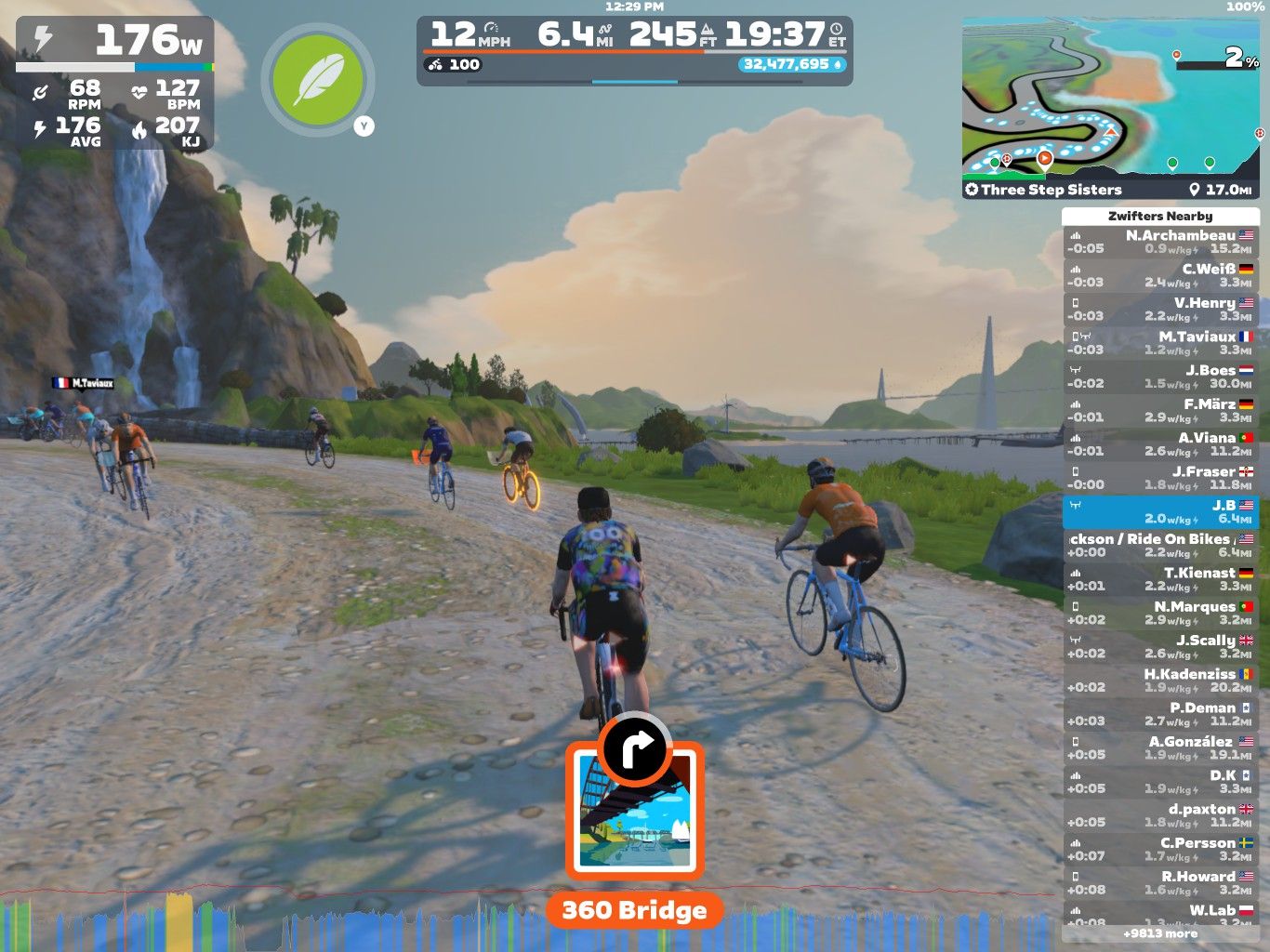Select N.Archambeau in the nearby riders list

click(x=1160, y=242)
